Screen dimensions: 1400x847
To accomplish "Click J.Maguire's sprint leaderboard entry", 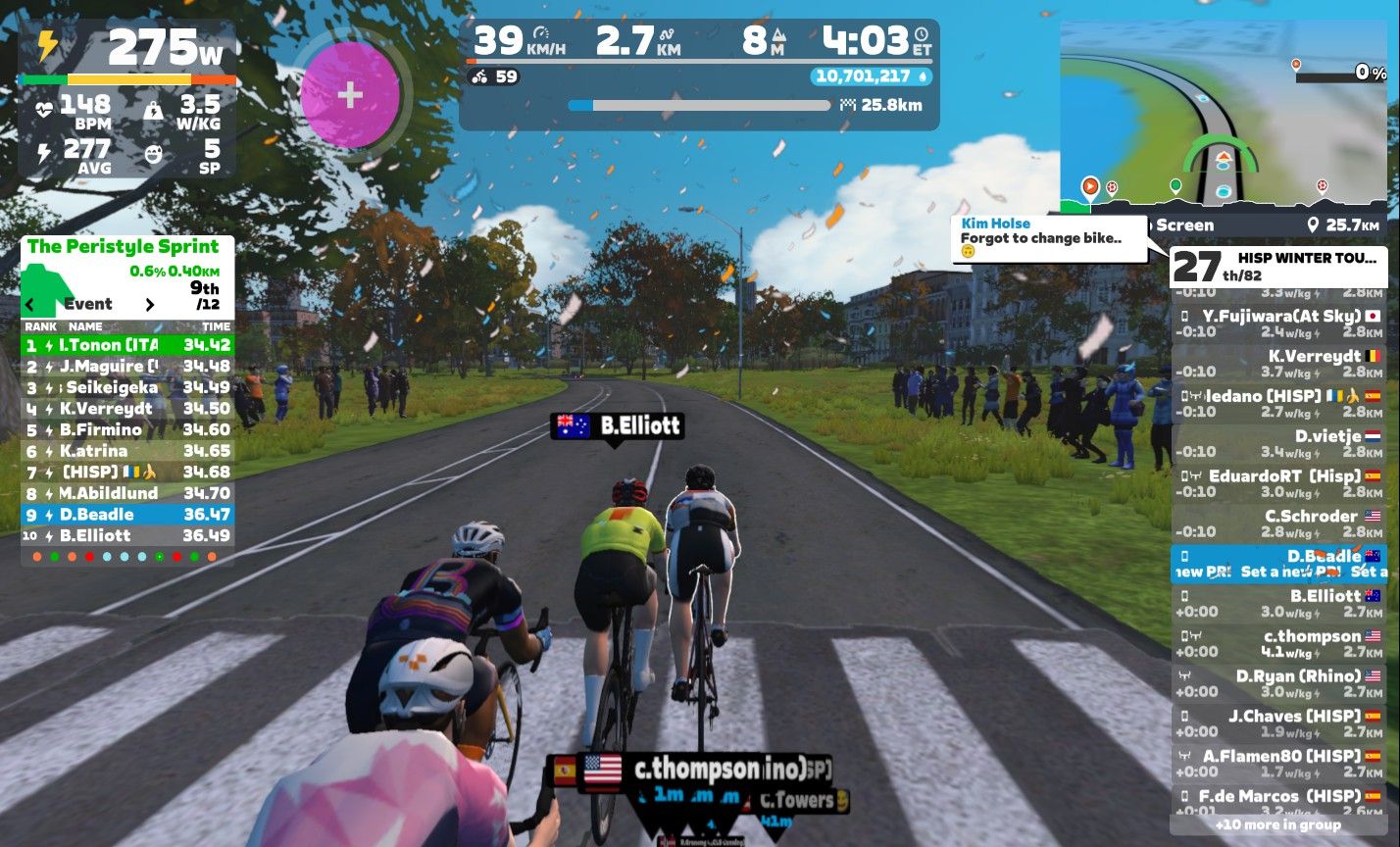I will tap(127, 367).
